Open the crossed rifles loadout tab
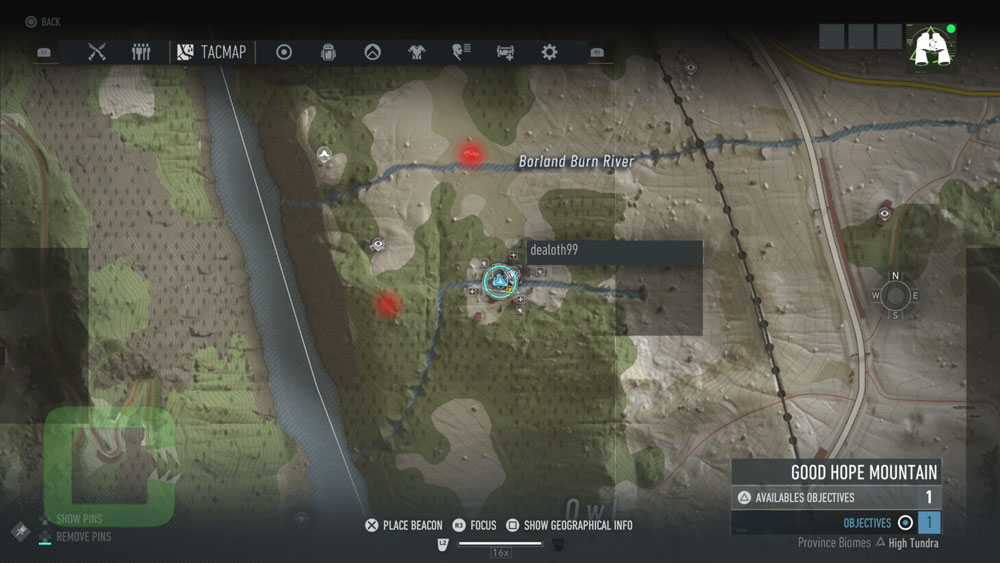1000x563 pixels. click(97, 52)
